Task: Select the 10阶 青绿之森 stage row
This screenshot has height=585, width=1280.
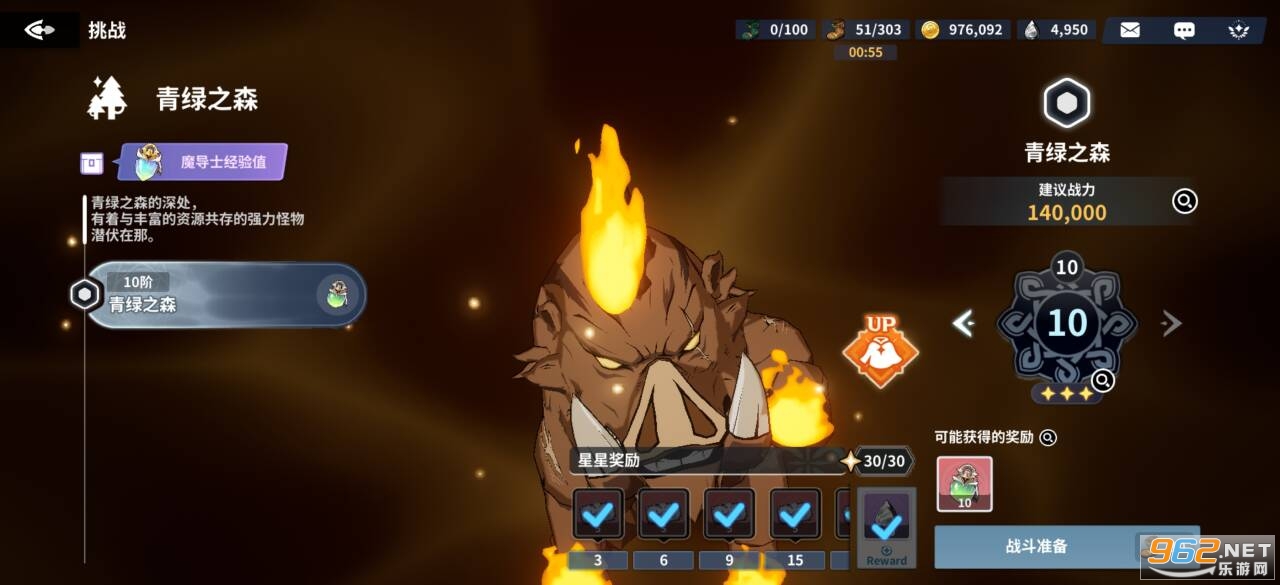Action: pyautogui.click(x=225, y=295)
